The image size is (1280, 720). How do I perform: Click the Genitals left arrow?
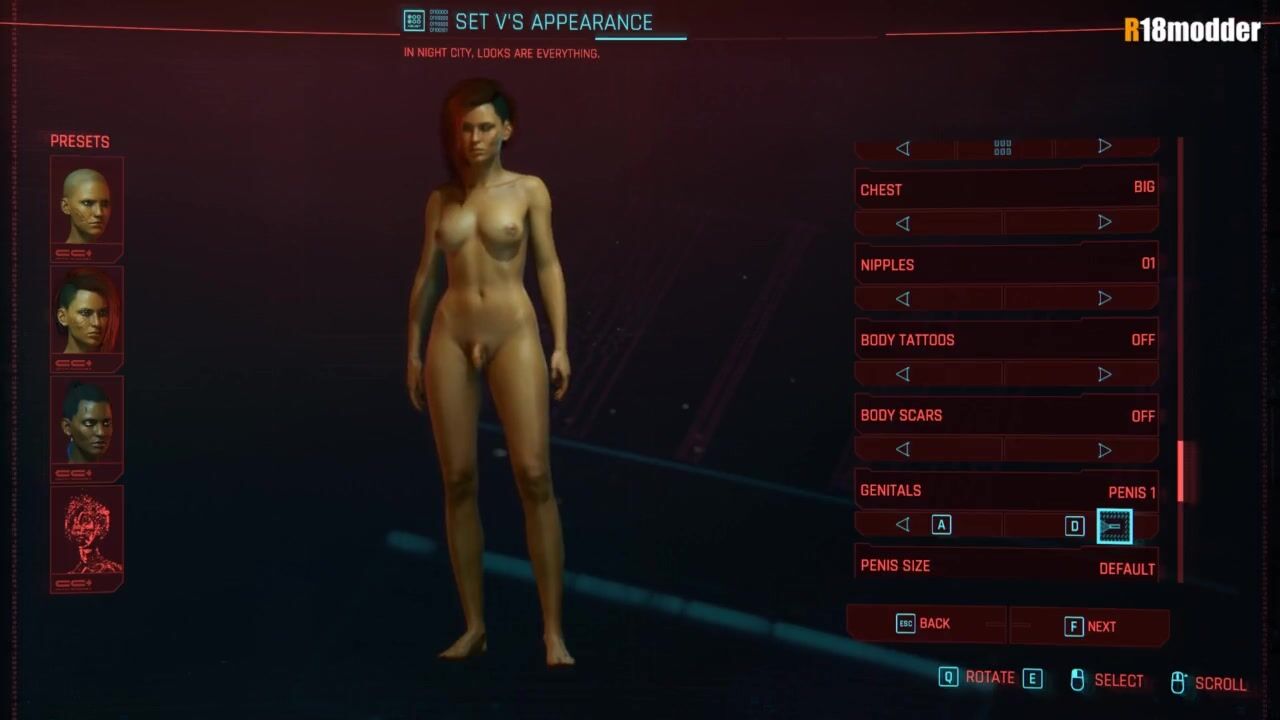(x=903, y=525)
